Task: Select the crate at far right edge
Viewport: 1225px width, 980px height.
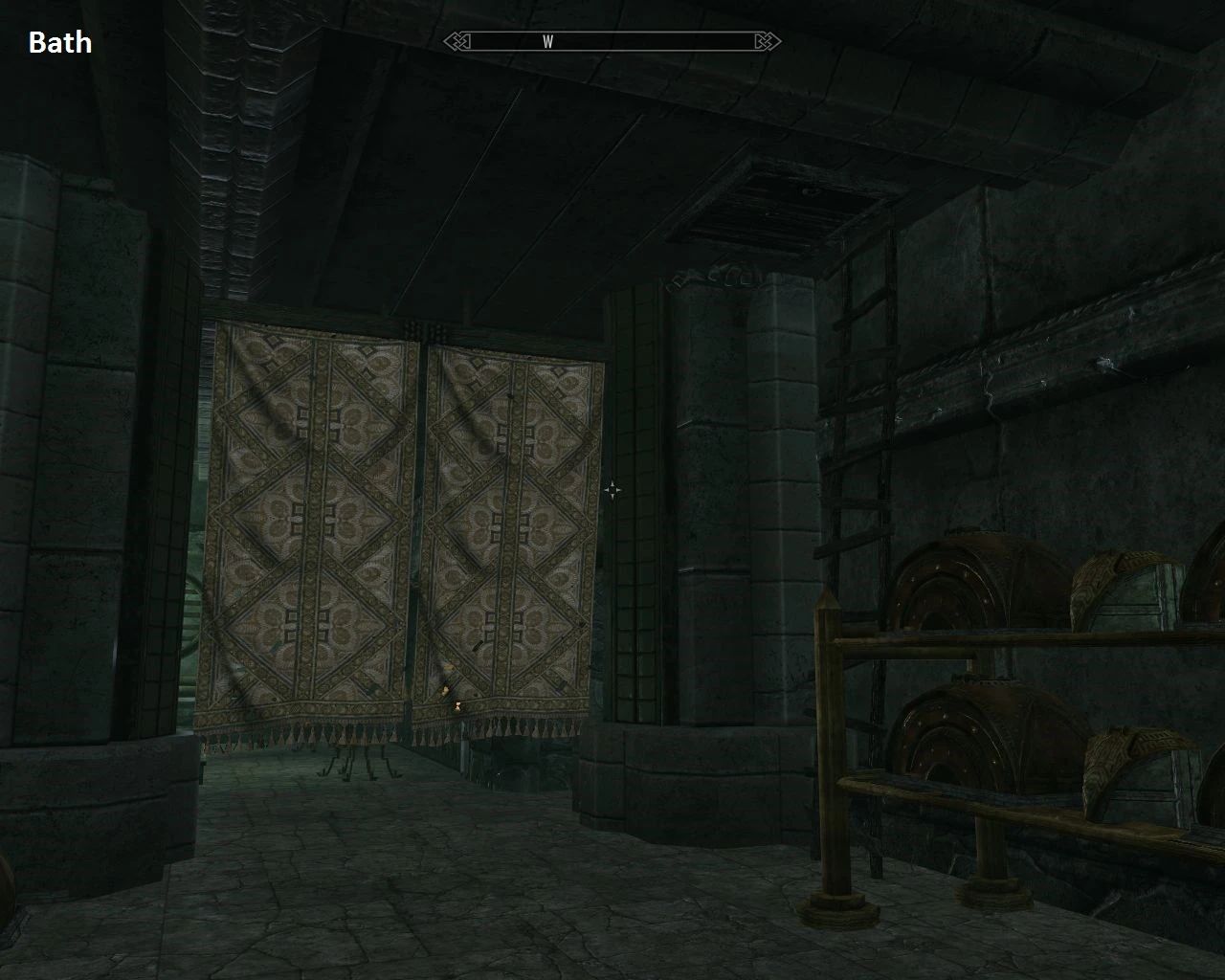Action: tap(1196, 756)
